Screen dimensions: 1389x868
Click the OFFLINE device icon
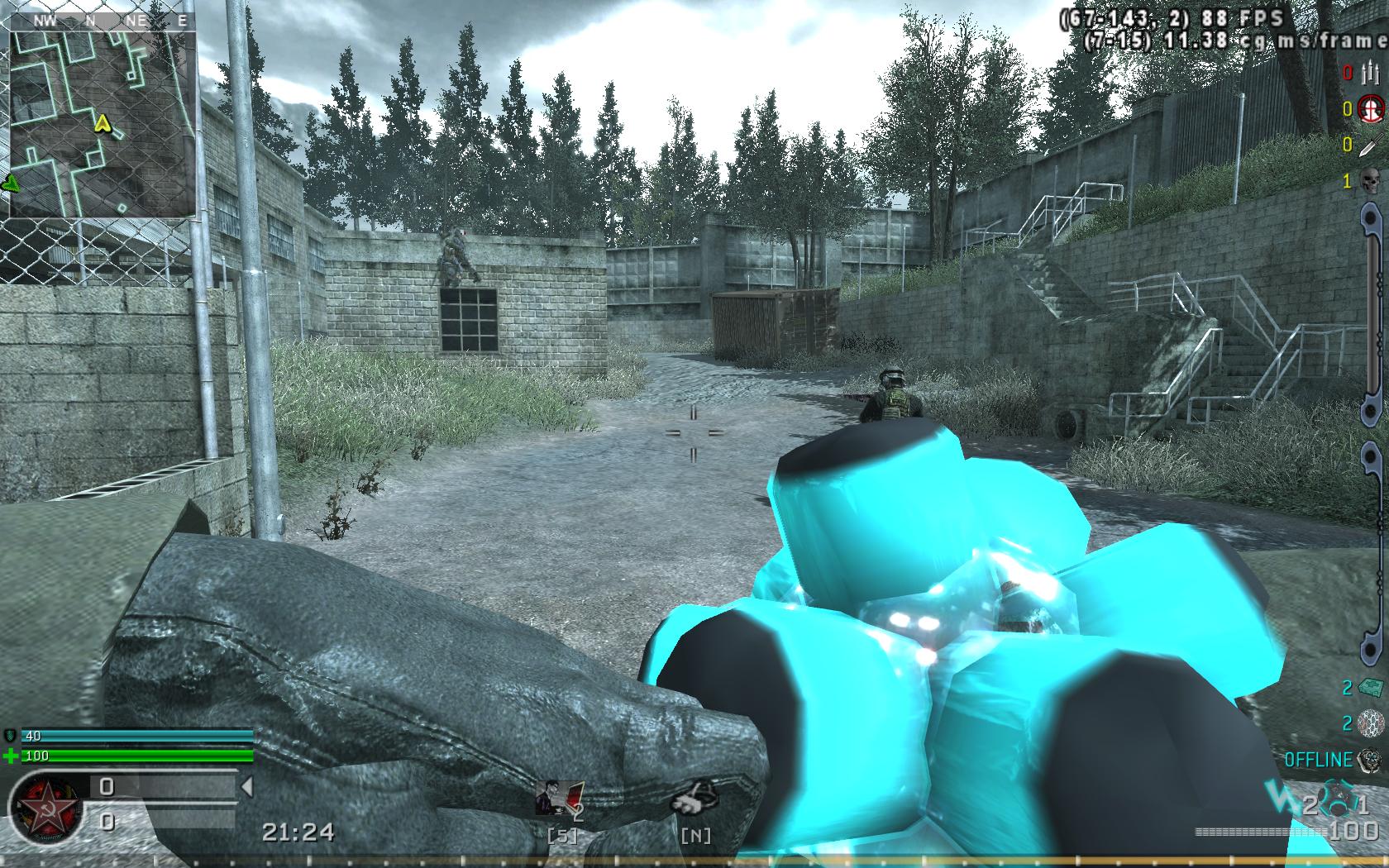[x=1370, y=759]
